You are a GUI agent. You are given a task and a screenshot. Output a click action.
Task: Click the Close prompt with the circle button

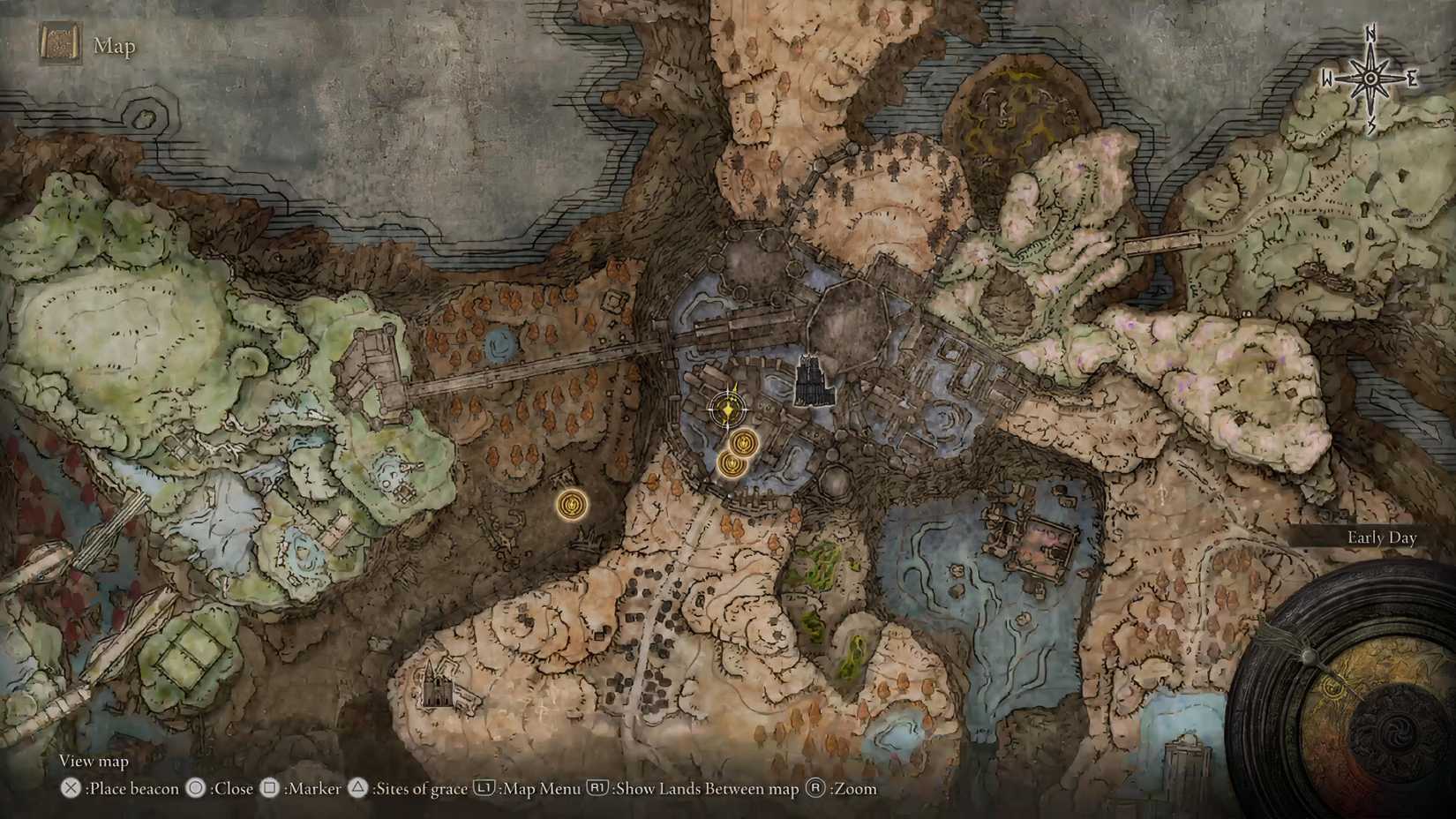tap(196, 789)
